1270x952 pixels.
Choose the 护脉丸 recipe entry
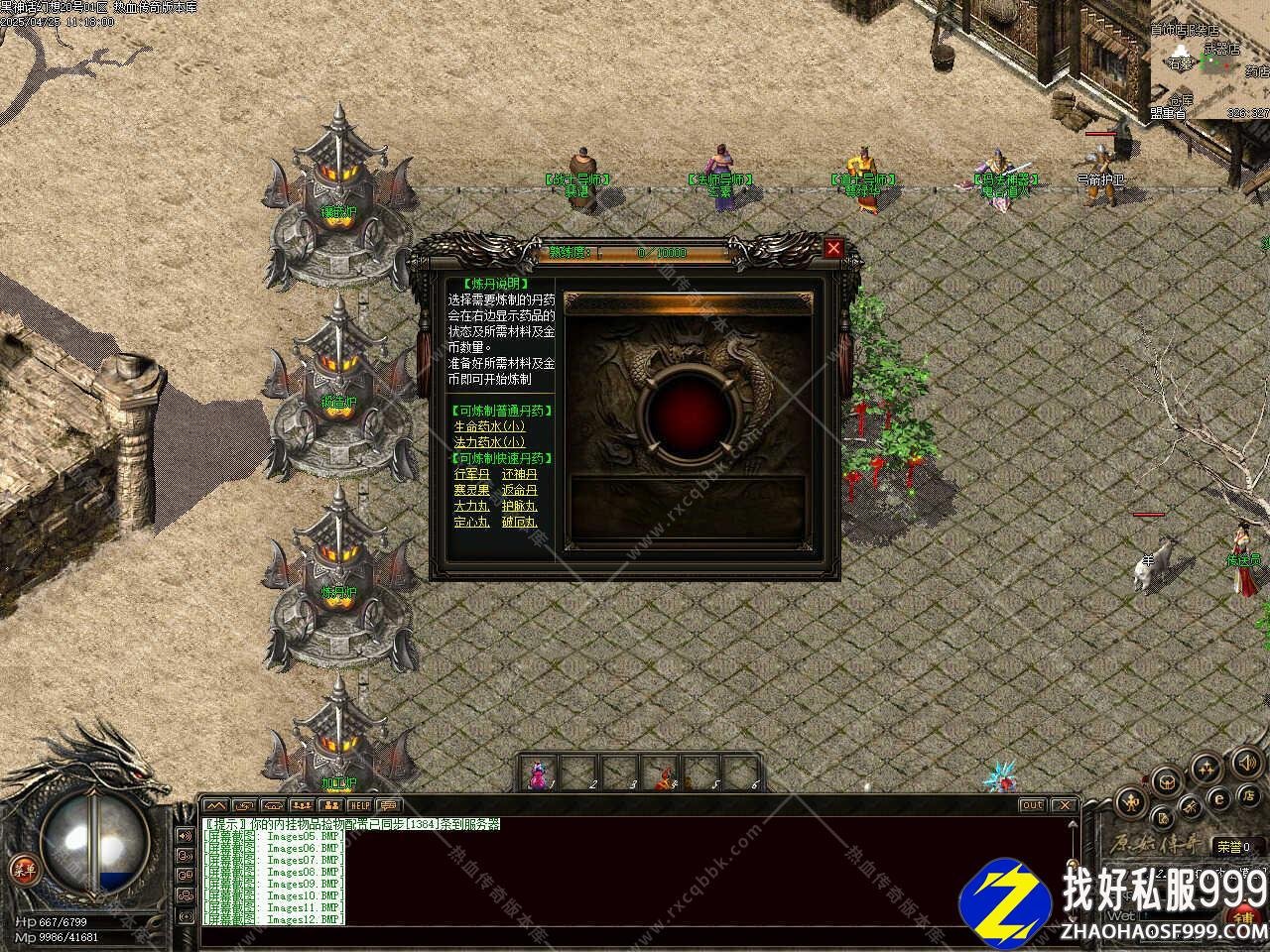[x=519, y=506]
